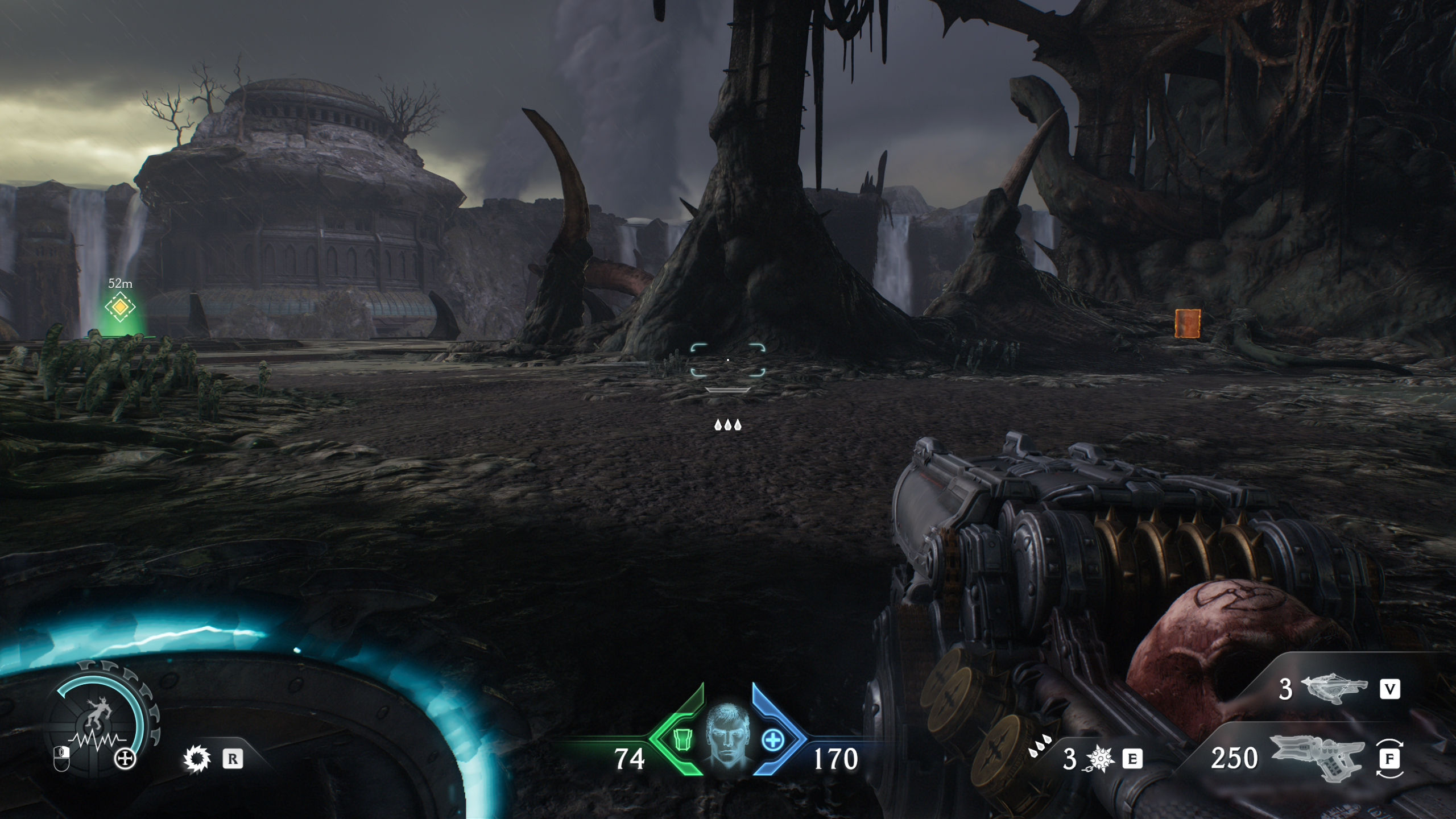Select the crossbow weapon icon
Image resolution: width=1456 pixels, height=819 pixels.
point(1335,688)
